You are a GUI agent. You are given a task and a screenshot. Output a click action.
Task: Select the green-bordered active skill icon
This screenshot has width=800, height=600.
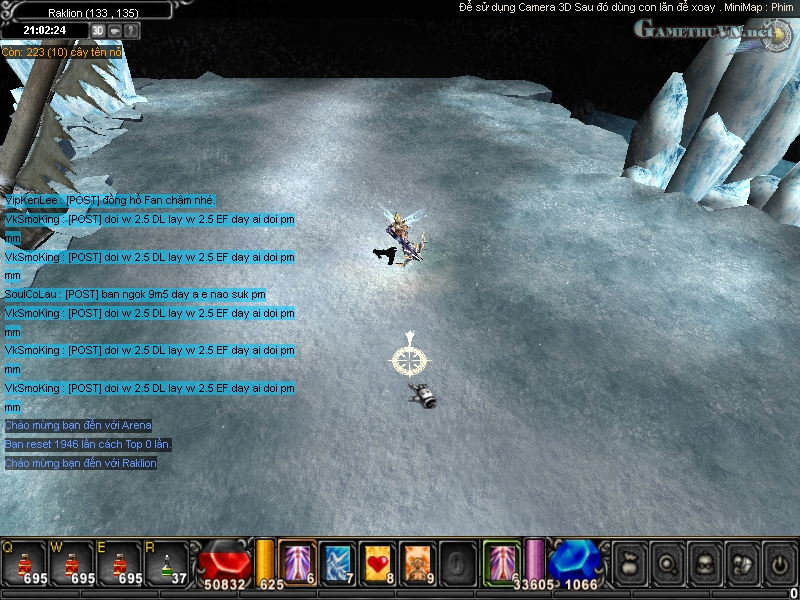pos(502,560)
